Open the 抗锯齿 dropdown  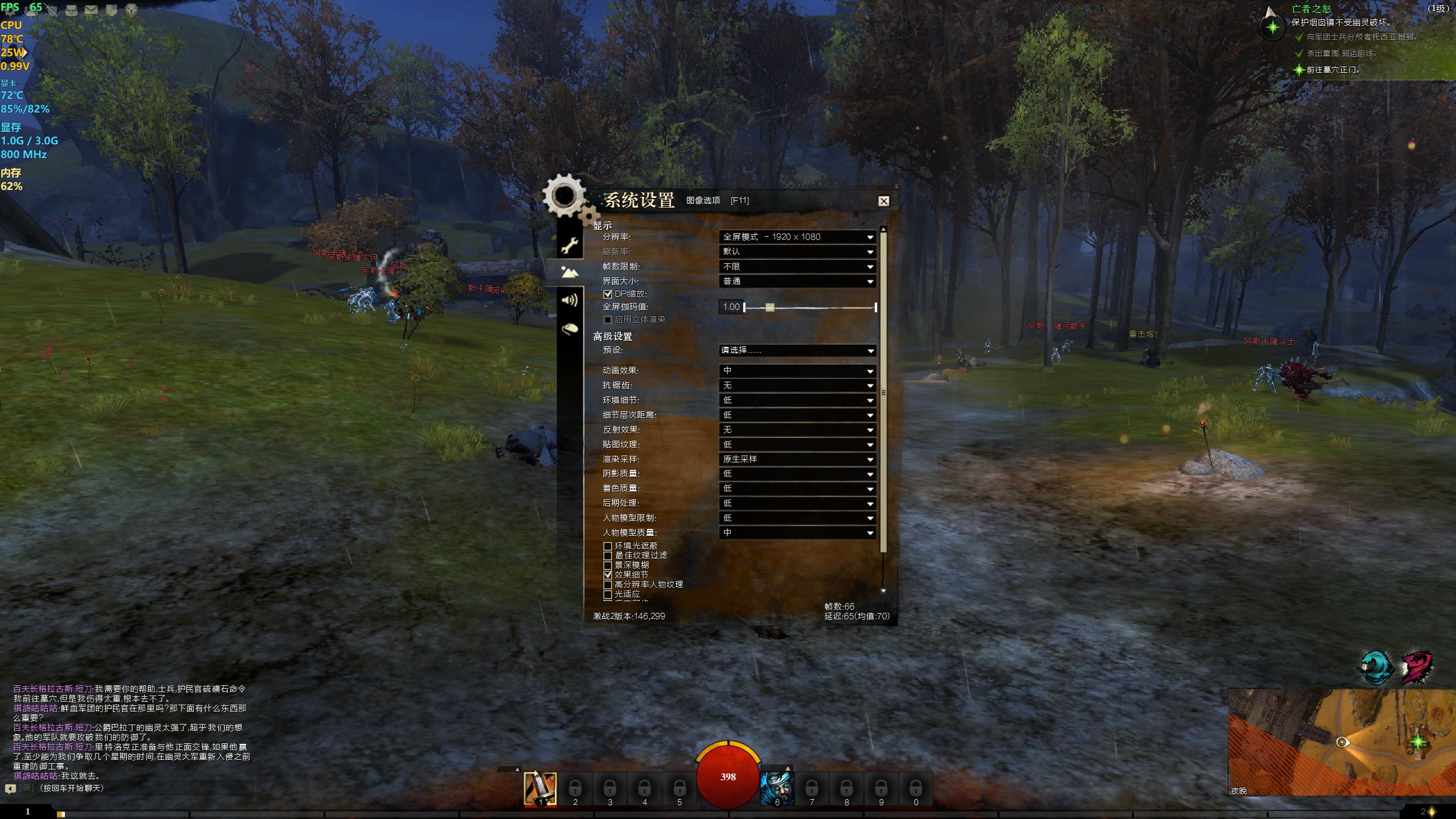(x=797, y=386)
